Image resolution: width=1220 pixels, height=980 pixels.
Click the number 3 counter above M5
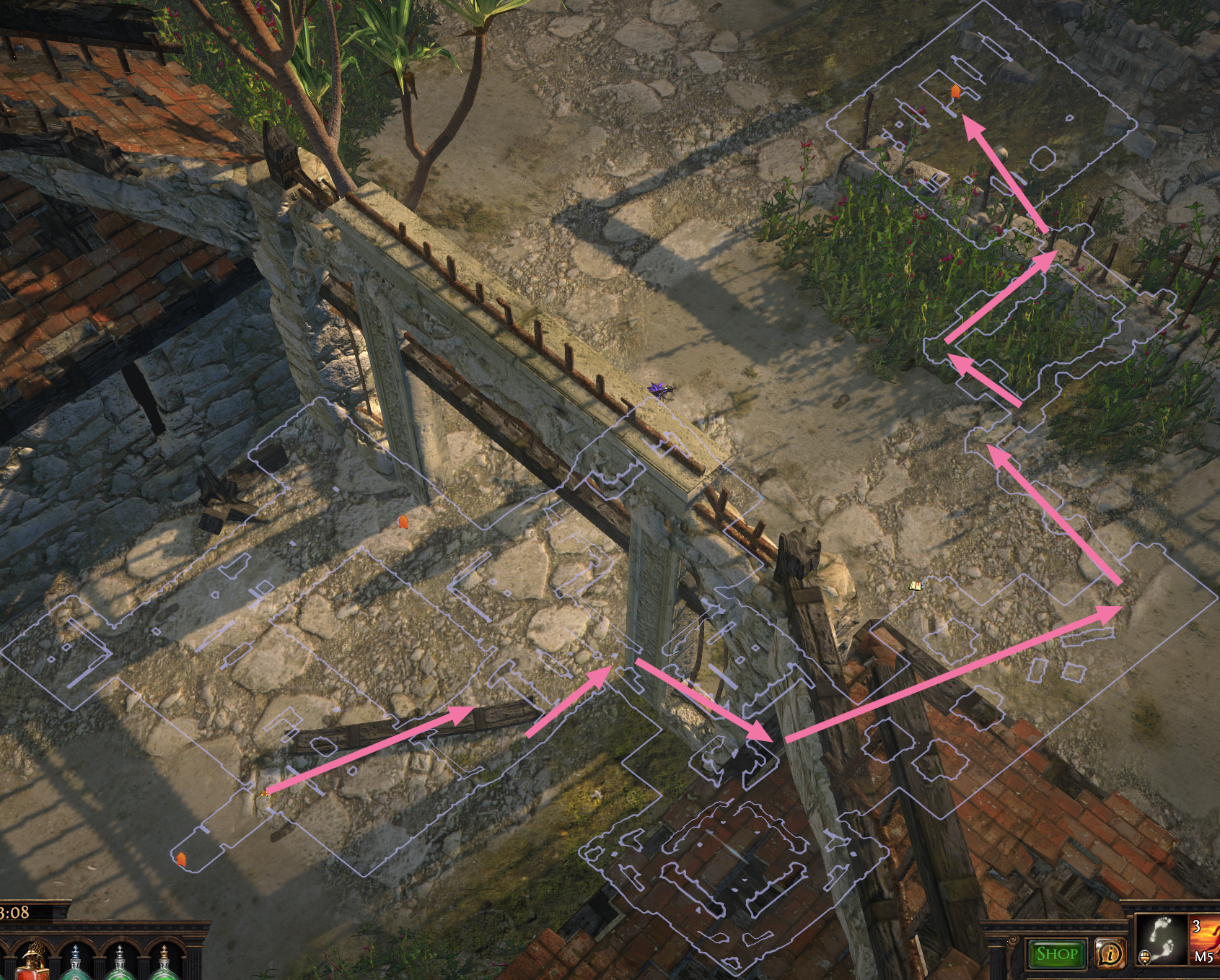click(x=1197, y=927)
